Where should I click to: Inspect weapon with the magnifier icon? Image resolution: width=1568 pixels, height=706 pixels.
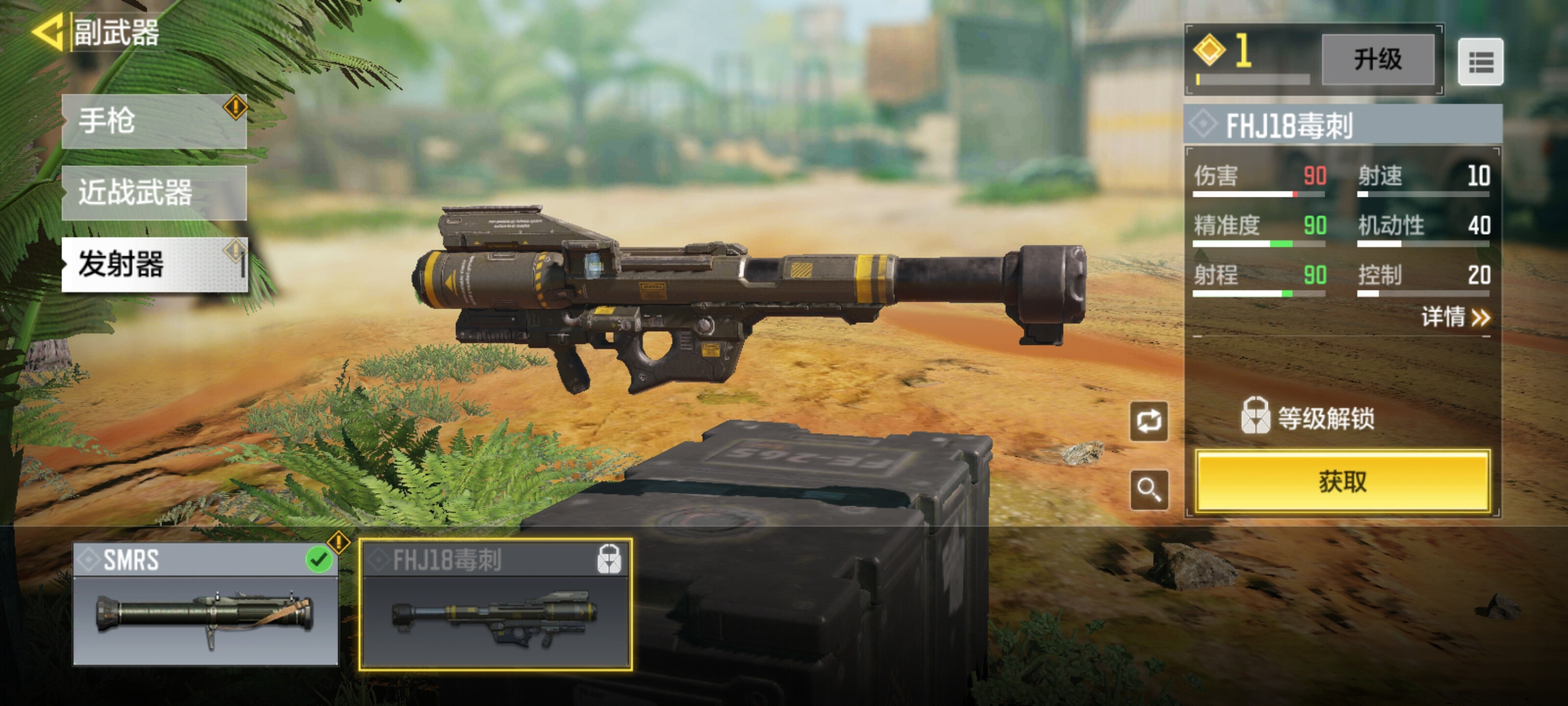pos(1149,490)
